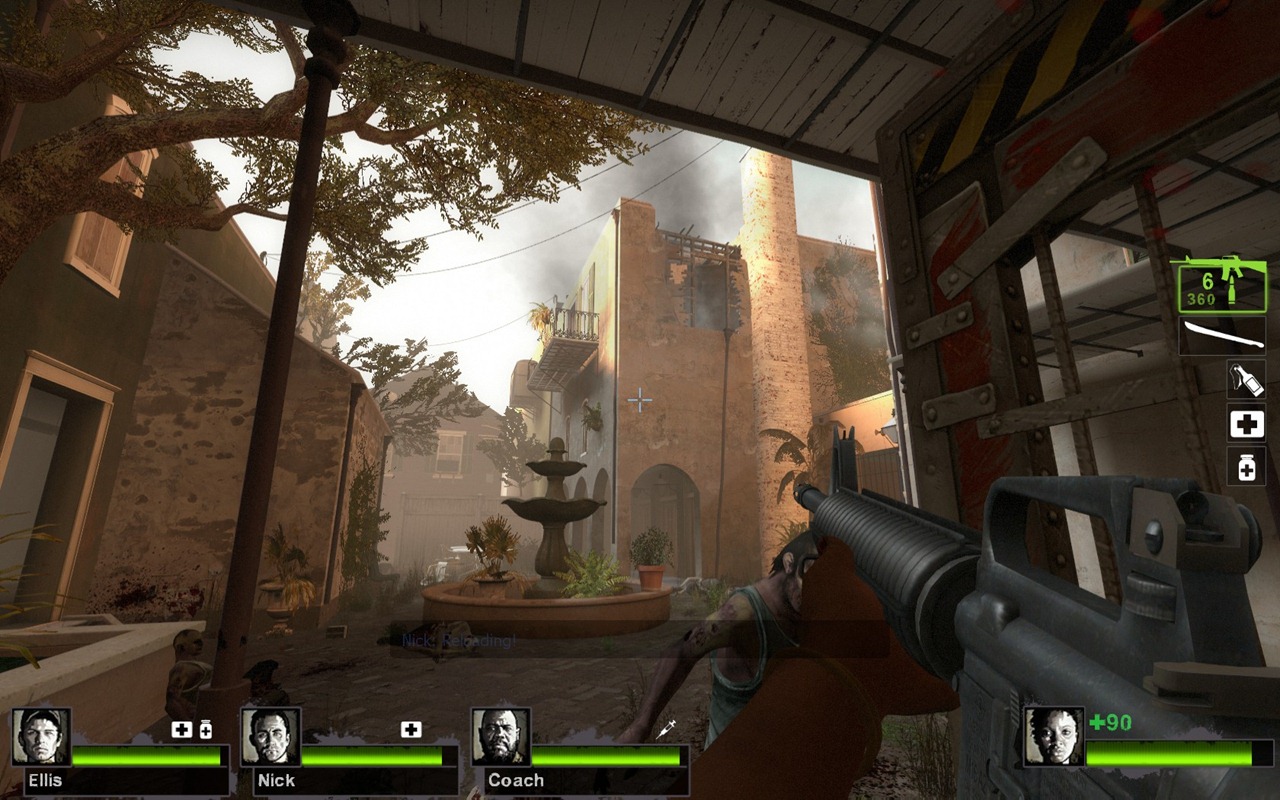Click Coach's character portrait
Image resolution: width=1280 pixels, height=800 pixels.
pyautogui.click(x=500, y=737)
